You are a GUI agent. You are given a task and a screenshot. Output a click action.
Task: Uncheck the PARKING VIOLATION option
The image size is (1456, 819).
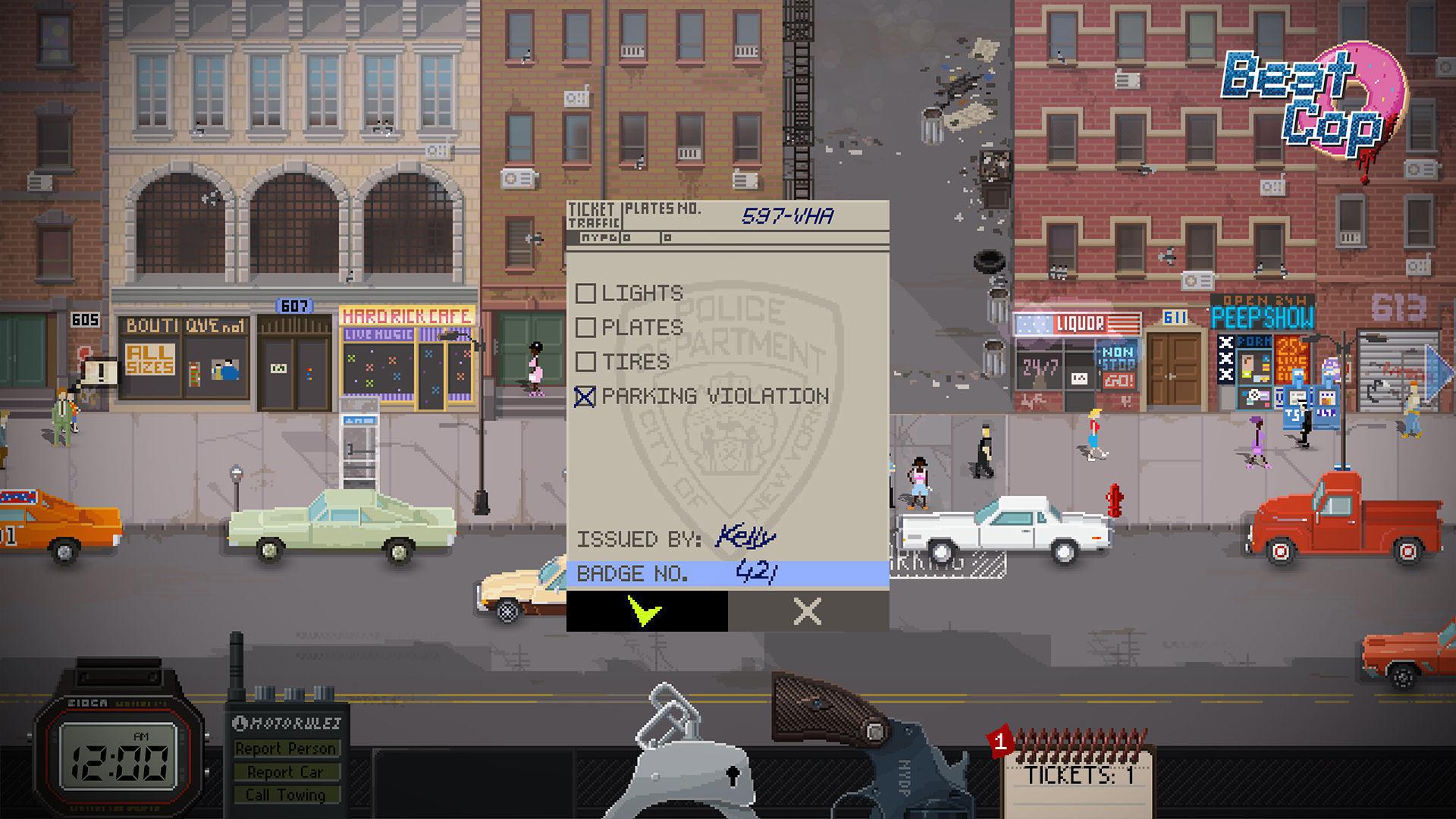coord(585,396)
